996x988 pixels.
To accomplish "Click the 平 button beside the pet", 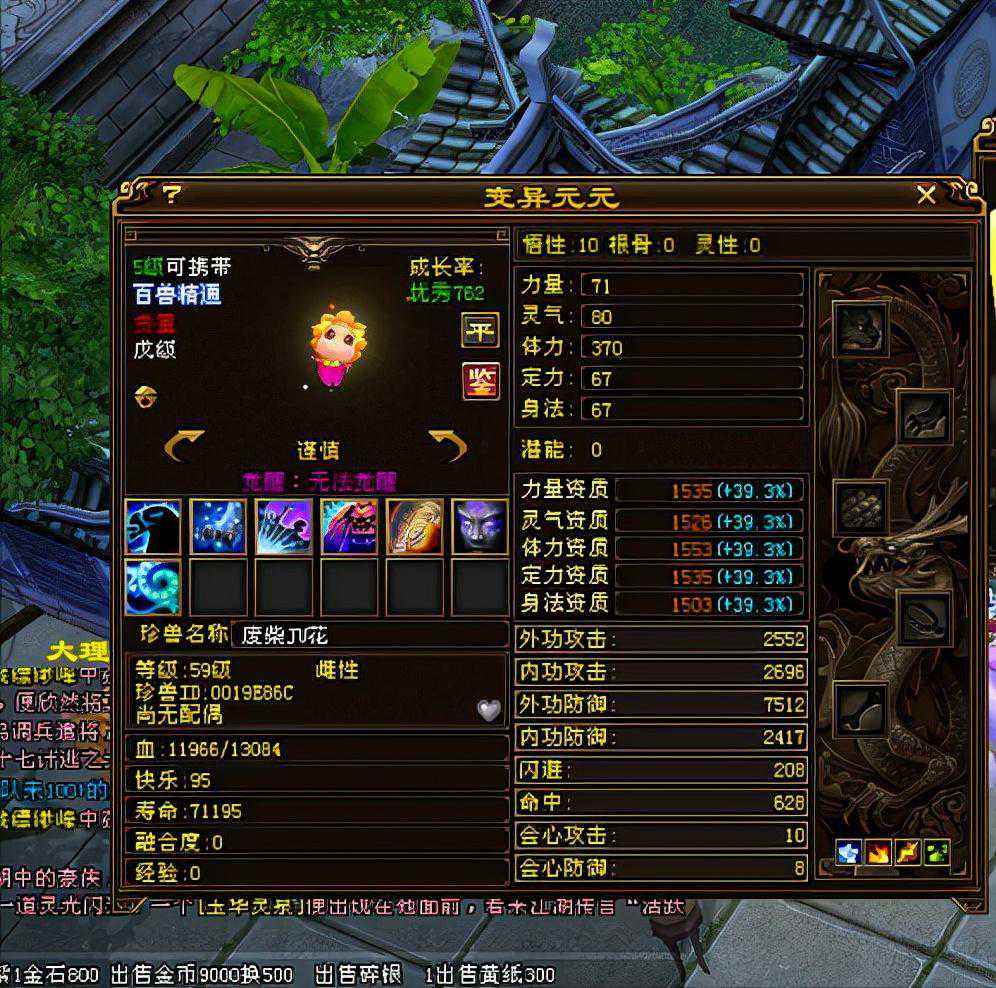I will pos(480,329).
